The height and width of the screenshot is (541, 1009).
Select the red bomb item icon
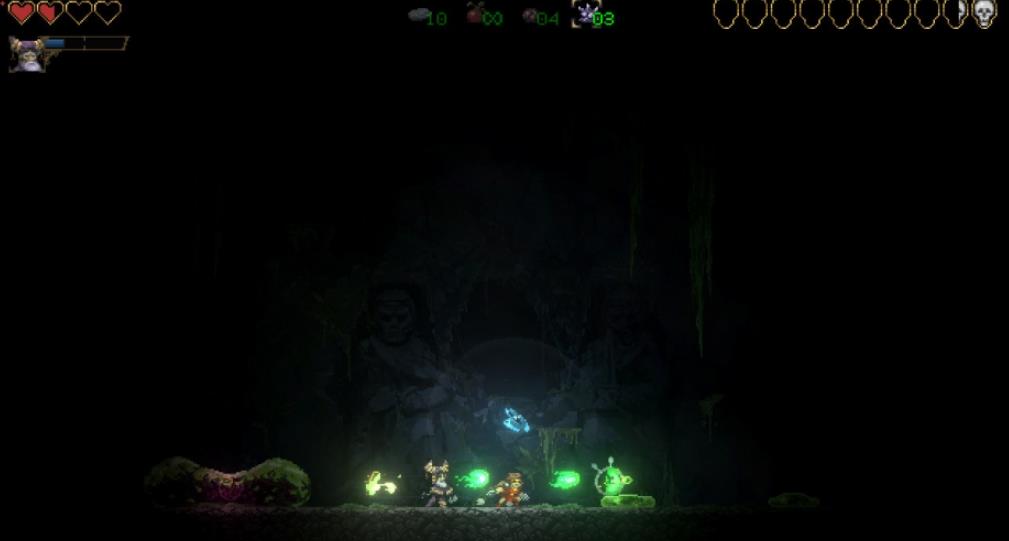click(475, 14)
